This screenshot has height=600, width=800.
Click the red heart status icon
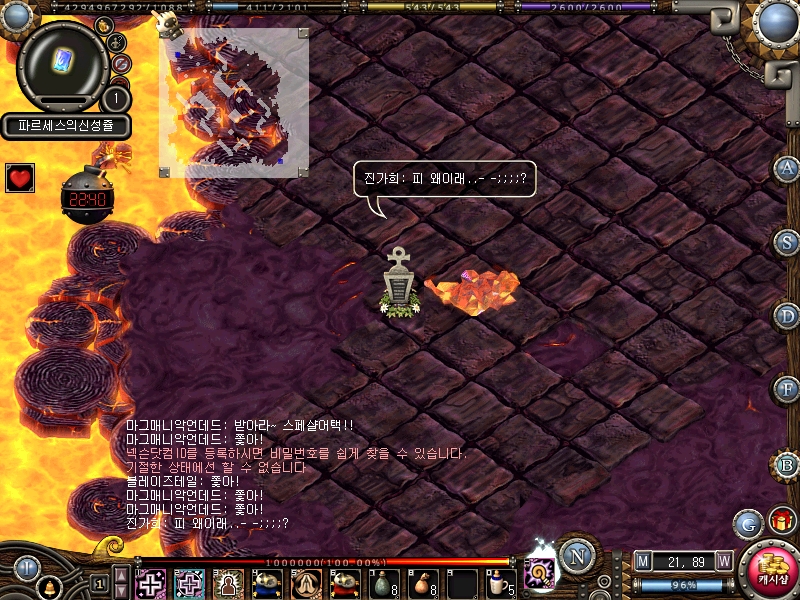[20, 178]
